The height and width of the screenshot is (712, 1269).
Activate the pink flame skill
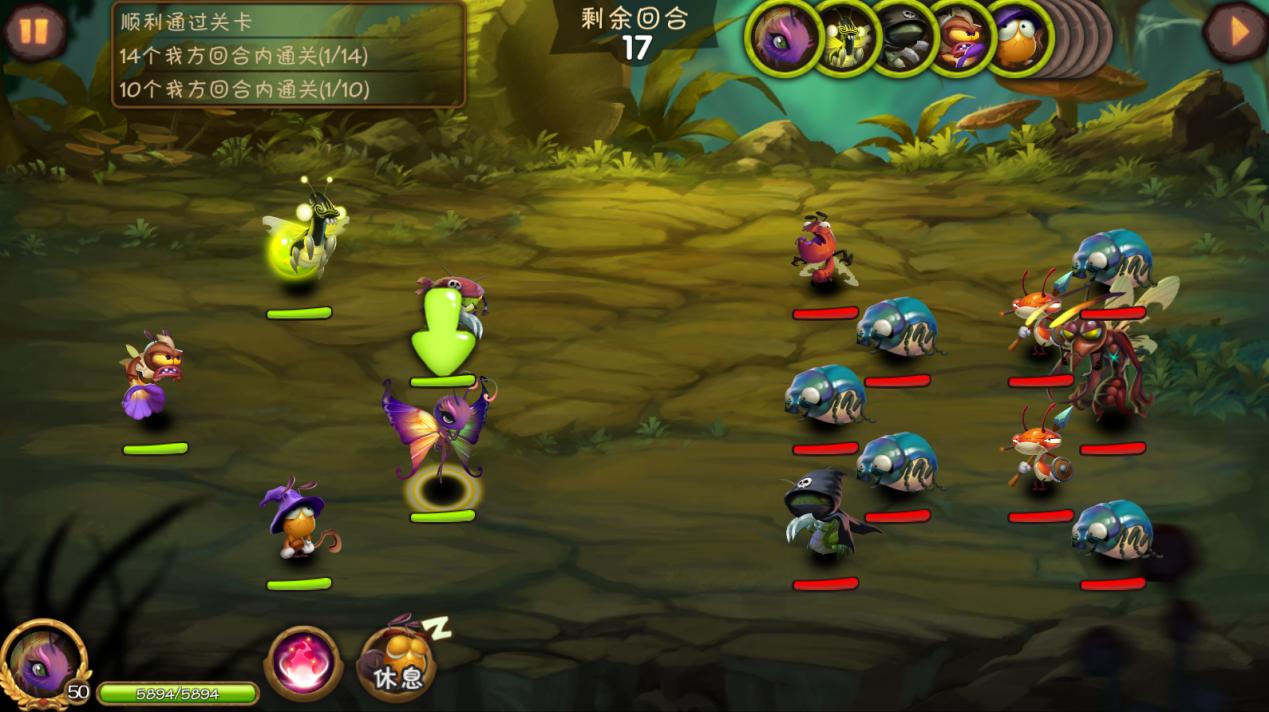[x=304, y=663]
